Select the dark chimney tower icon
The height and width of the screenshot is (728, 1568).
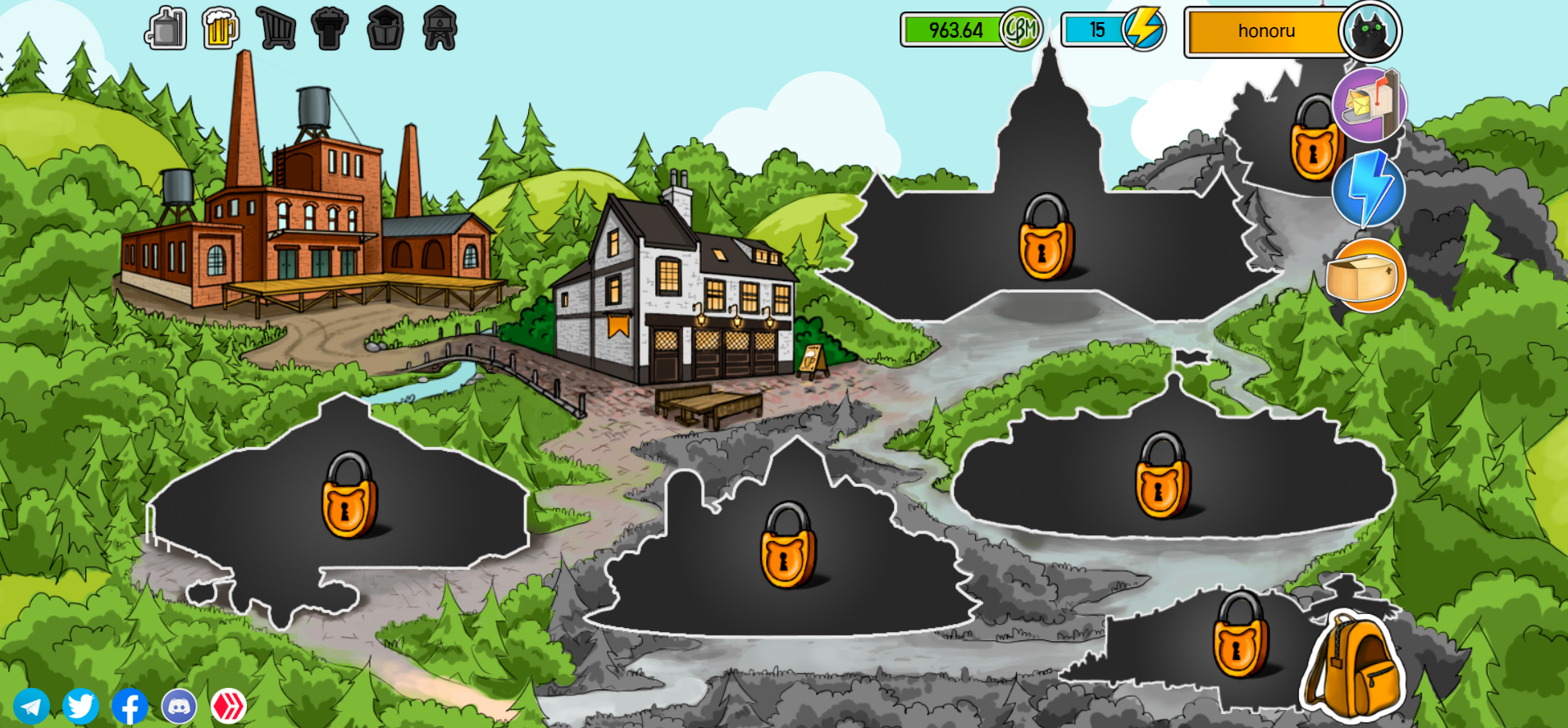click(330, 29)
